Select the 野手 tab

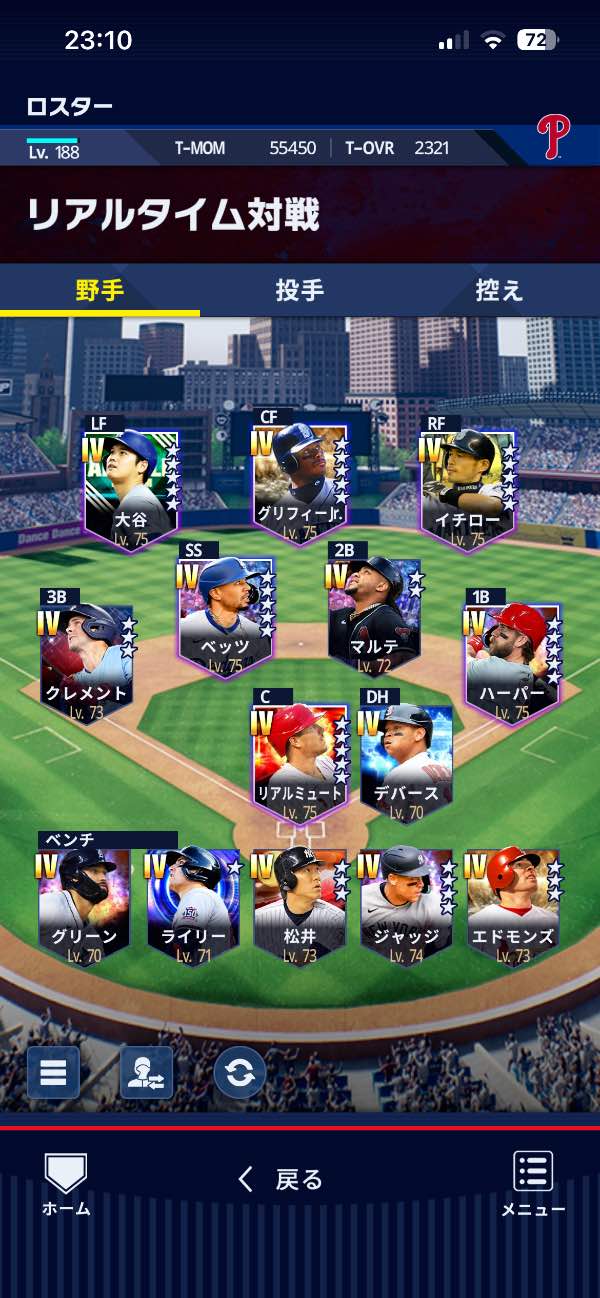[x=100, y=291]
